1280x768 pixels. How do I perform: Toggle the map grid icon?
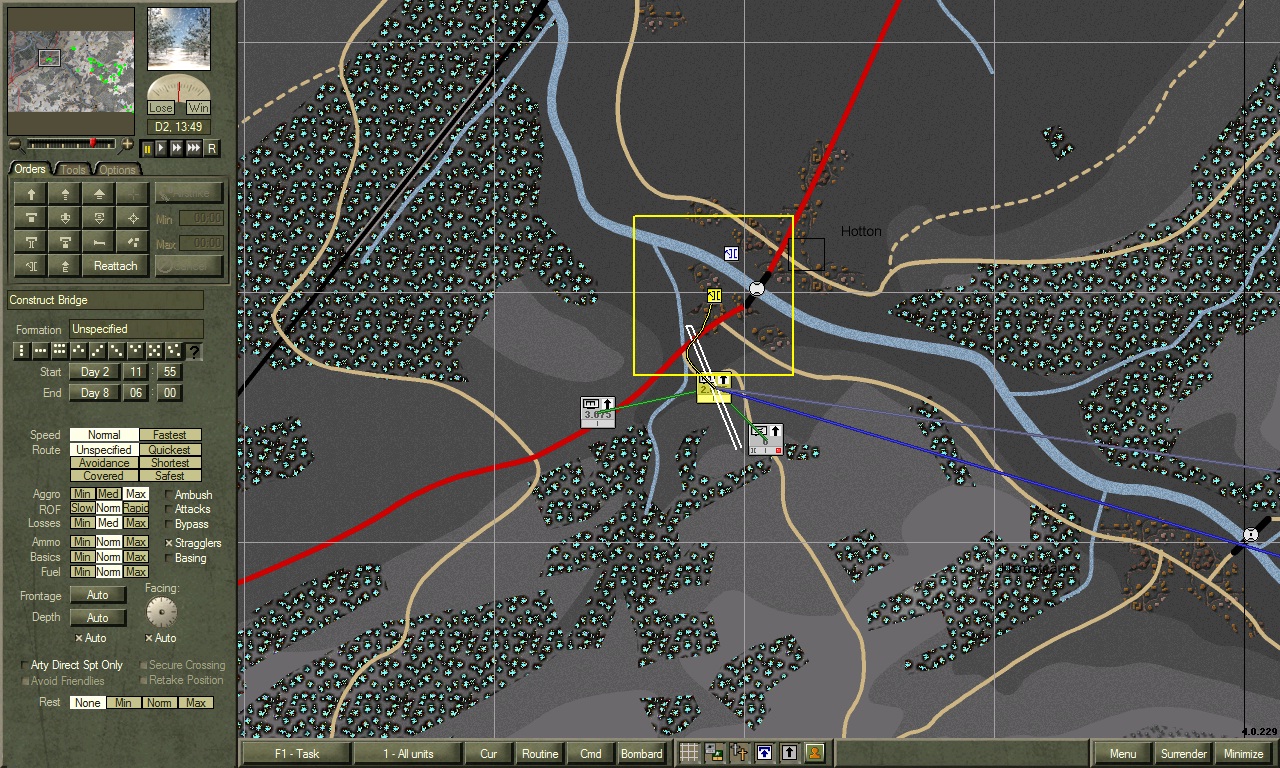click(x=689, y=752)
